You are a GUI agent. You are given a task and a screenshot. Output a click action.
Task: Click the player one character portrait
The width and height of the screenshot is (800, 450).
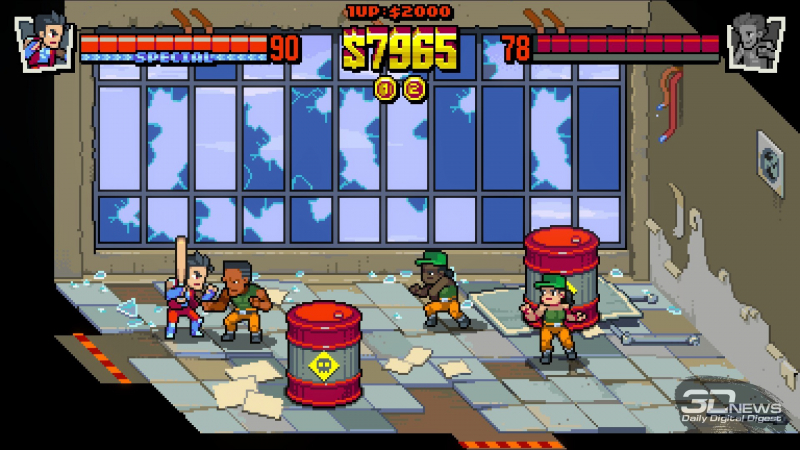[44, 42]
